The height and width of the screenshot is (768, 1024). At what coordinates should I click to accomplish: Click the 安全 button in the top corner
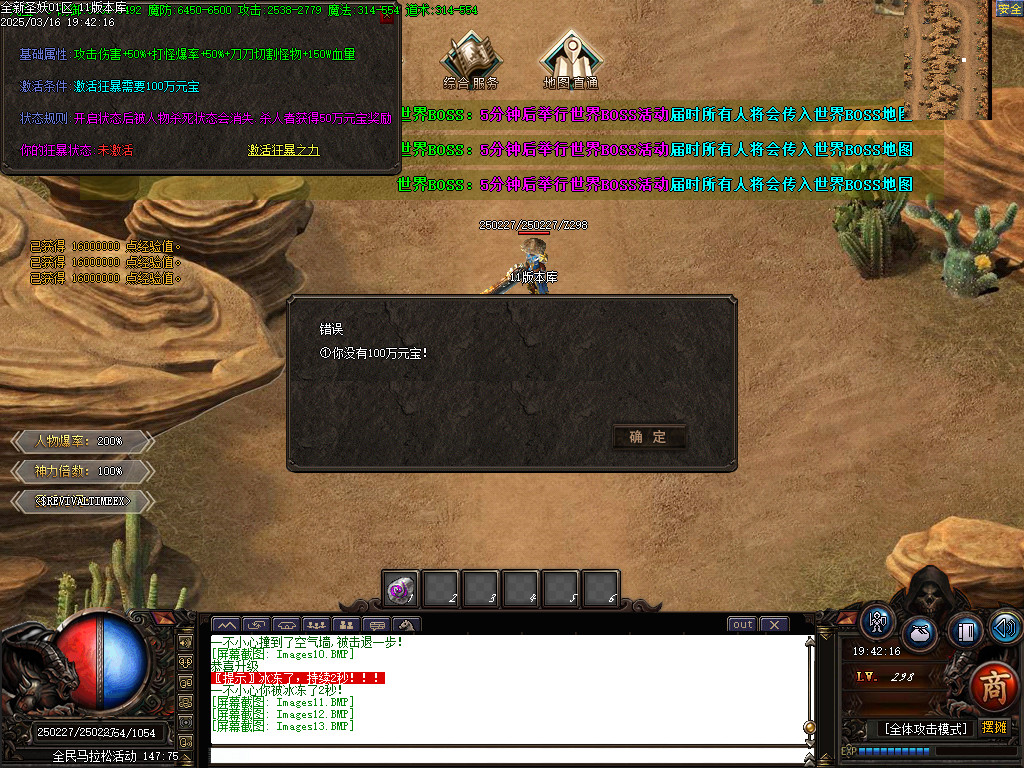coord(1009,9)
